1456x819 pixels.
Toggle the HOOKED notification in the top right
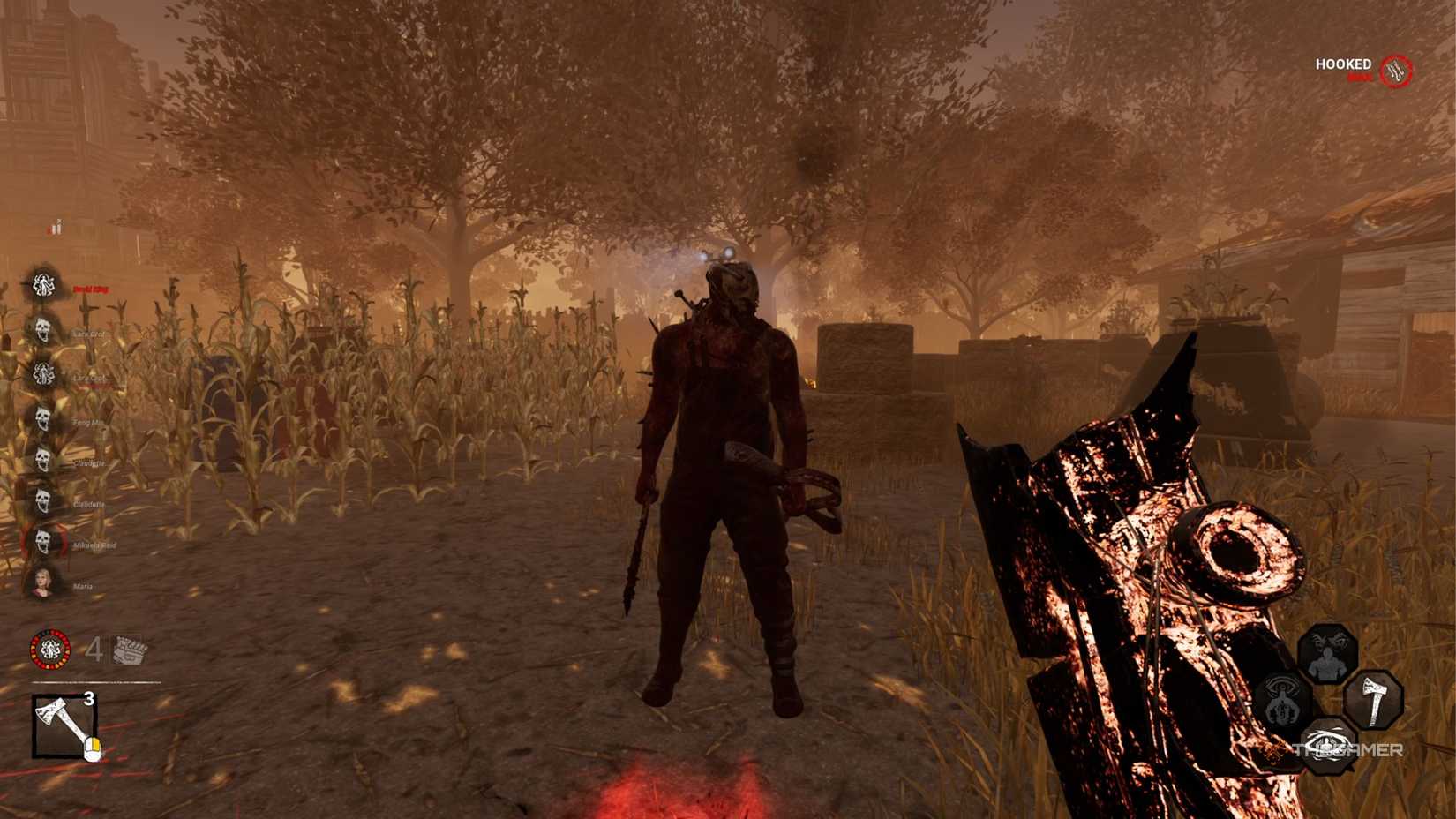(1341, 64)
